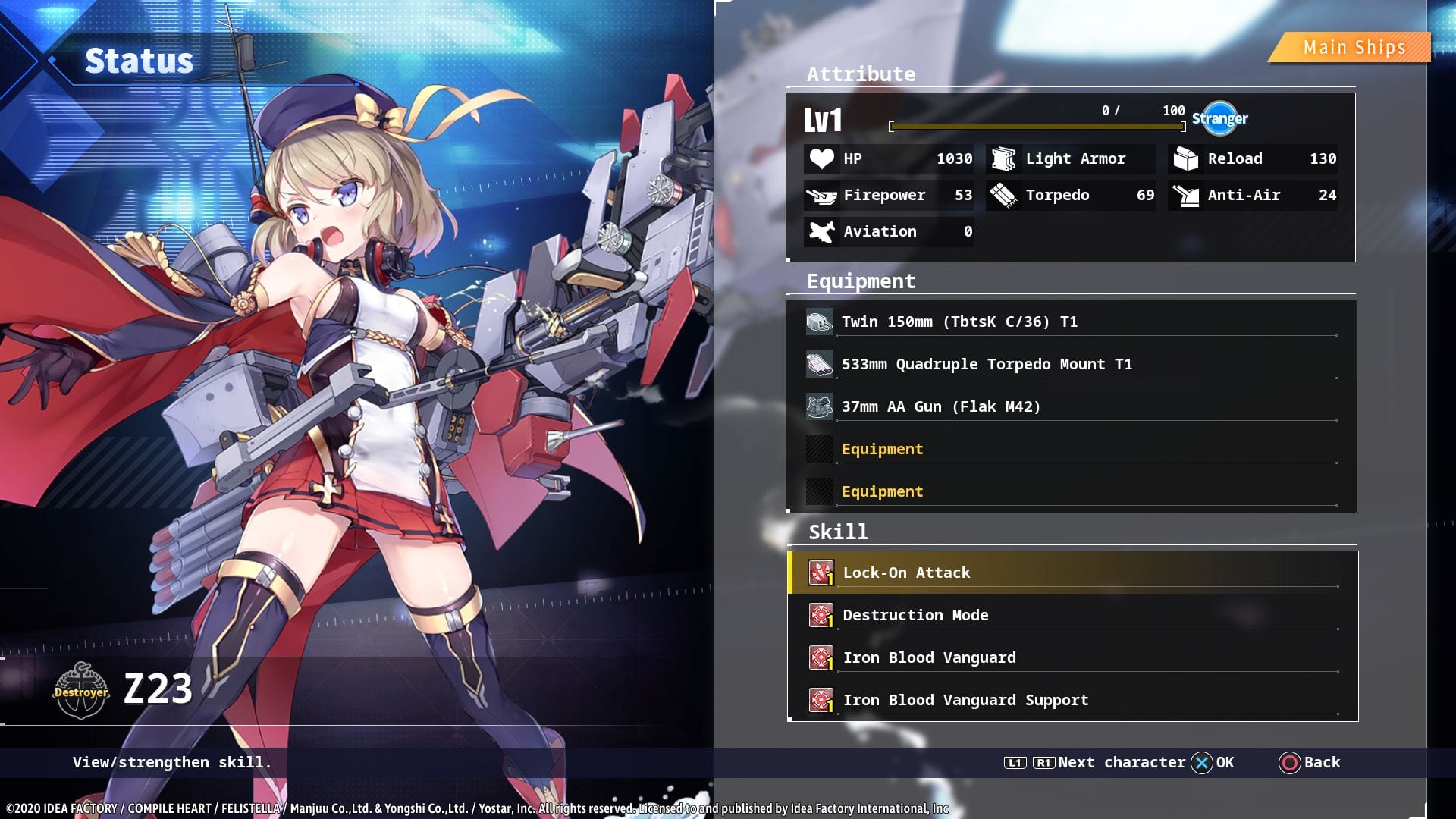Image resolution: width=1456 pixels, height=819 pixels.
Task: Select 37mm AA Gun Flak M42
Action: tap(940, 407)
